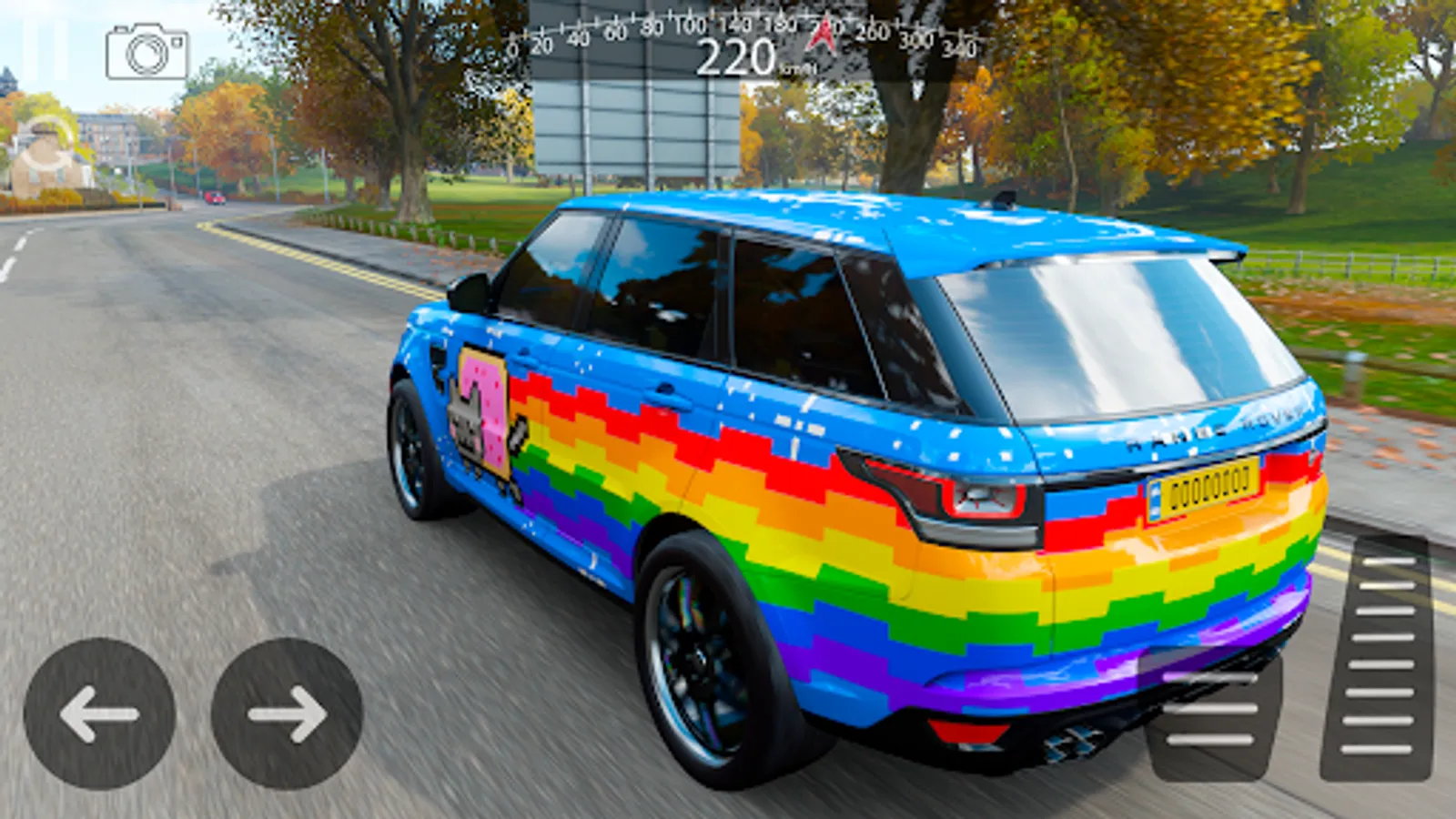Tap the circular arrow reset icon
This screenshot has width=1456, height=819.
45,146
